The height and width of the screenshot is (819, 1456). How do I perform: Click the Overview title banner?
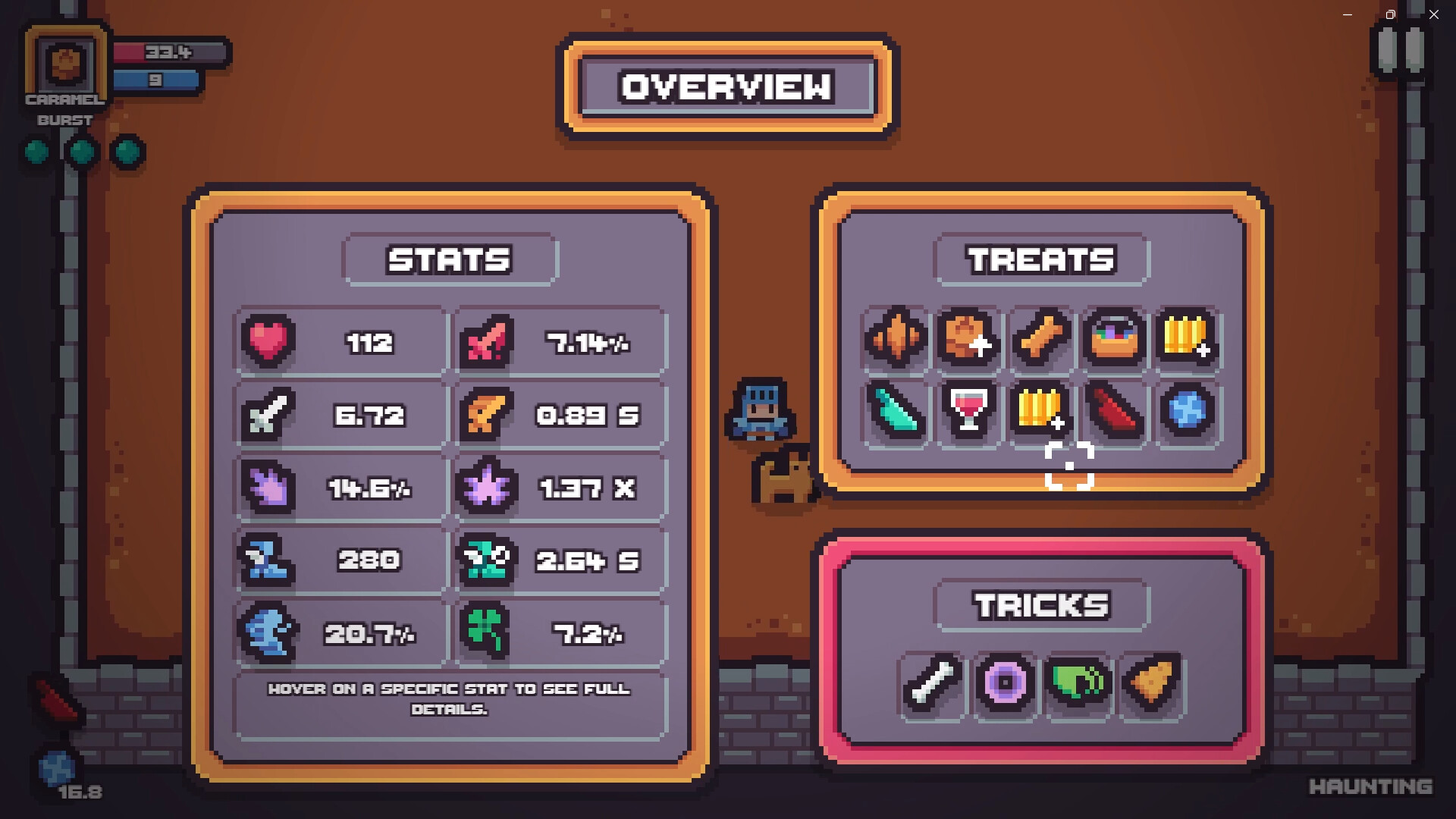click(726, 86)
